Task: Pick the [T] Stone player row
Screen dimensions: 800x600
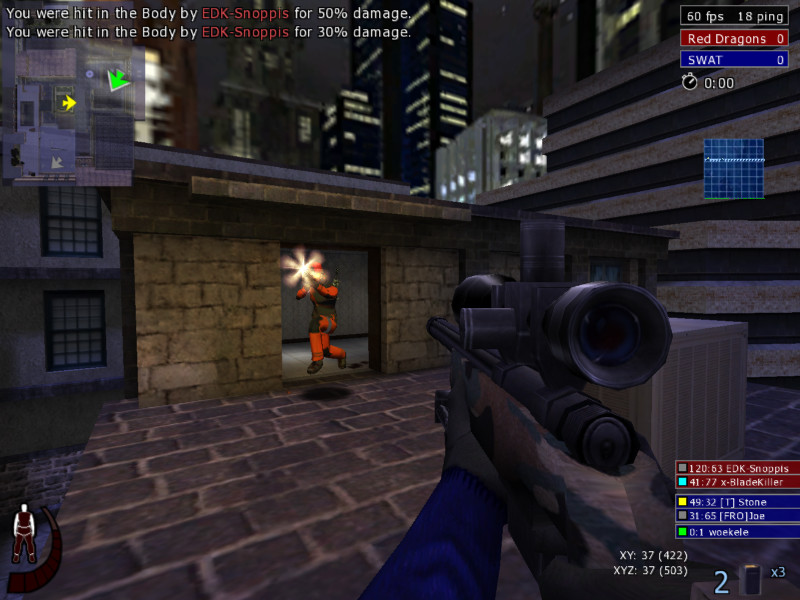Action: (x=737, y=501)
